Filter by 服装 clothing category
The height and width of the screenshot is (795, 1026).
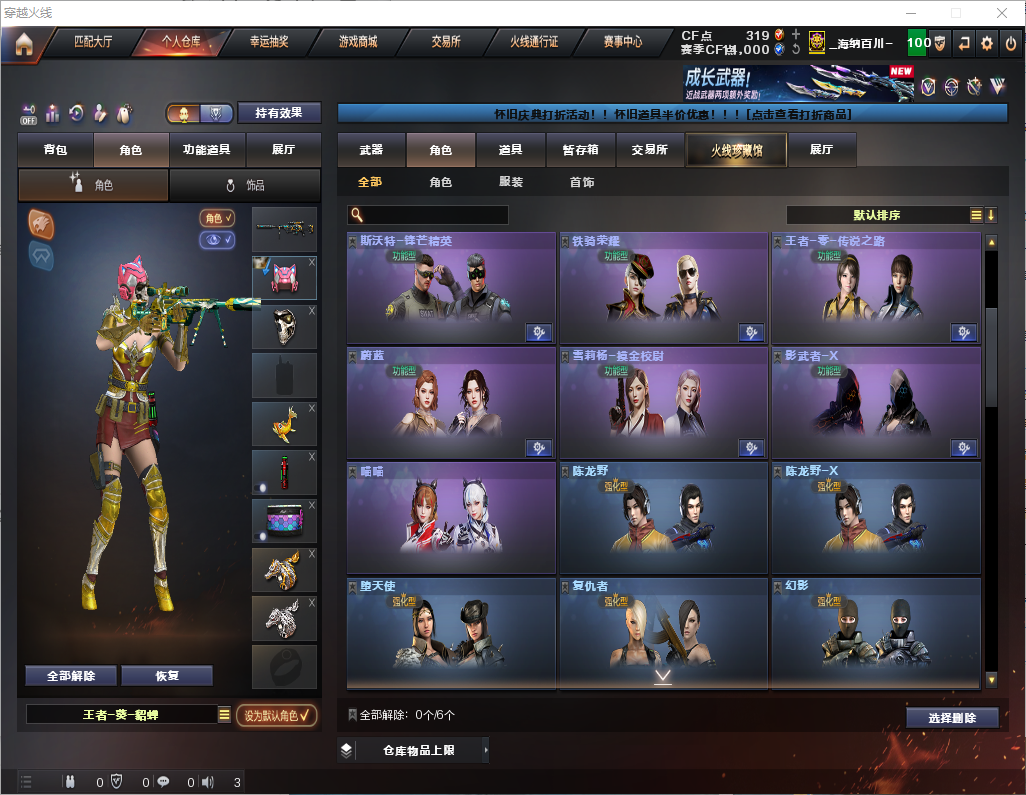[511, 182]
